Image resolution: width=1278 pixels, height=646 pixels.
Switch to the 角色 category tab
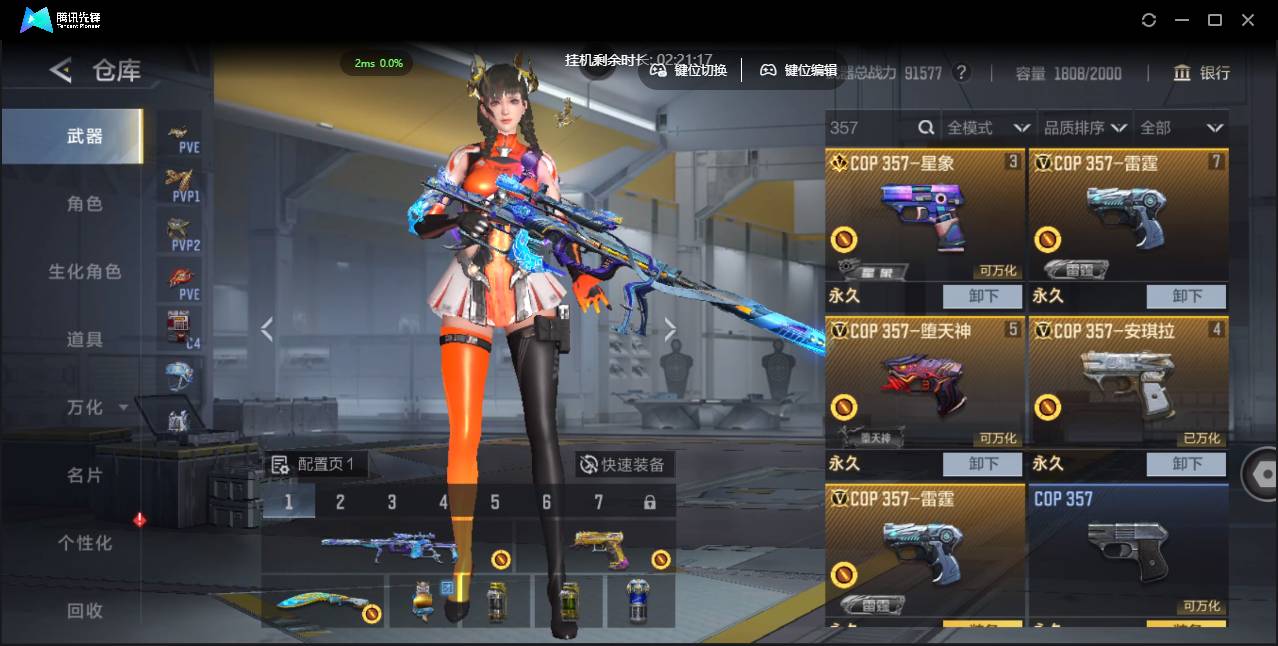tap(85, 204)
